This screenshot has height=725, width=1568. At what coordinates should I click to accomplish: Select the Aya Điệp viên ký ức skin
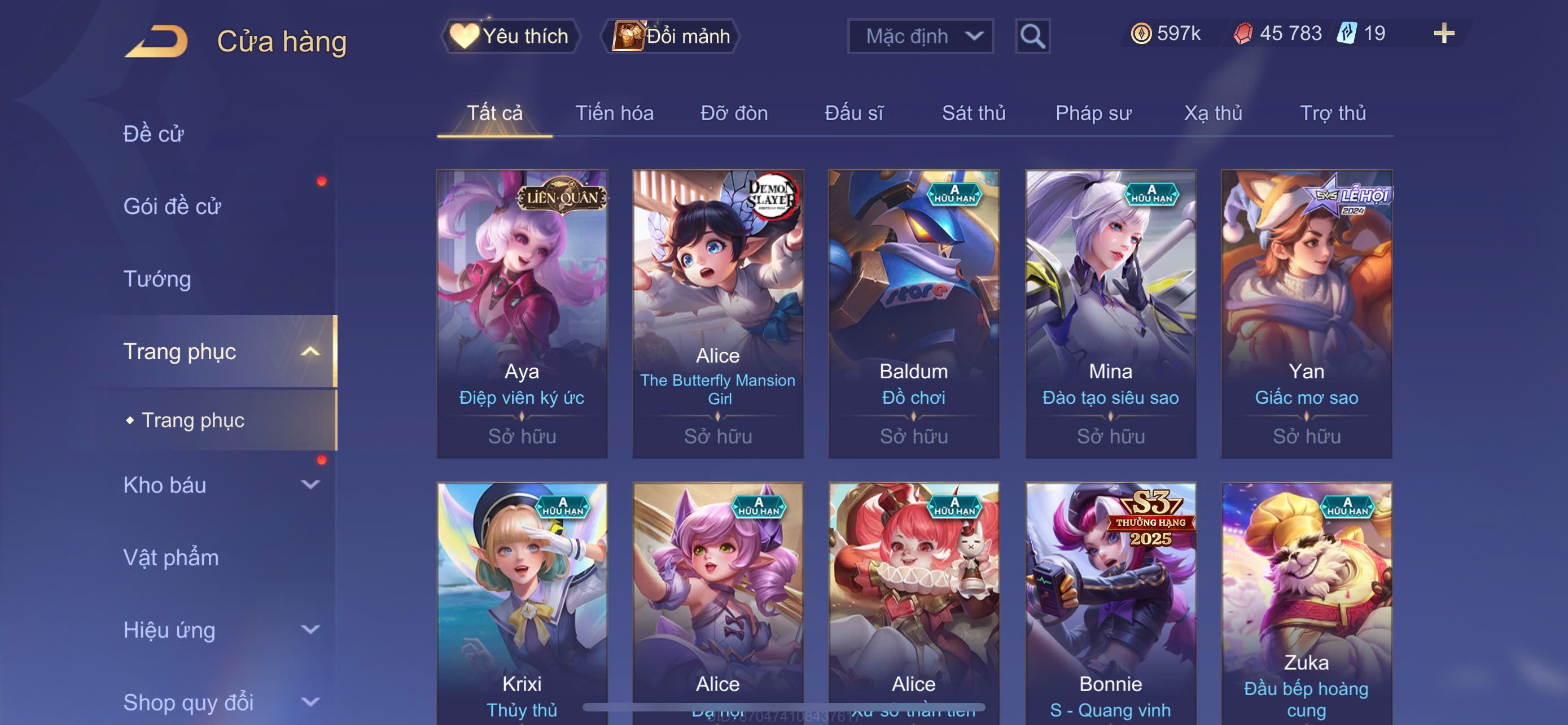coord(522,313)
